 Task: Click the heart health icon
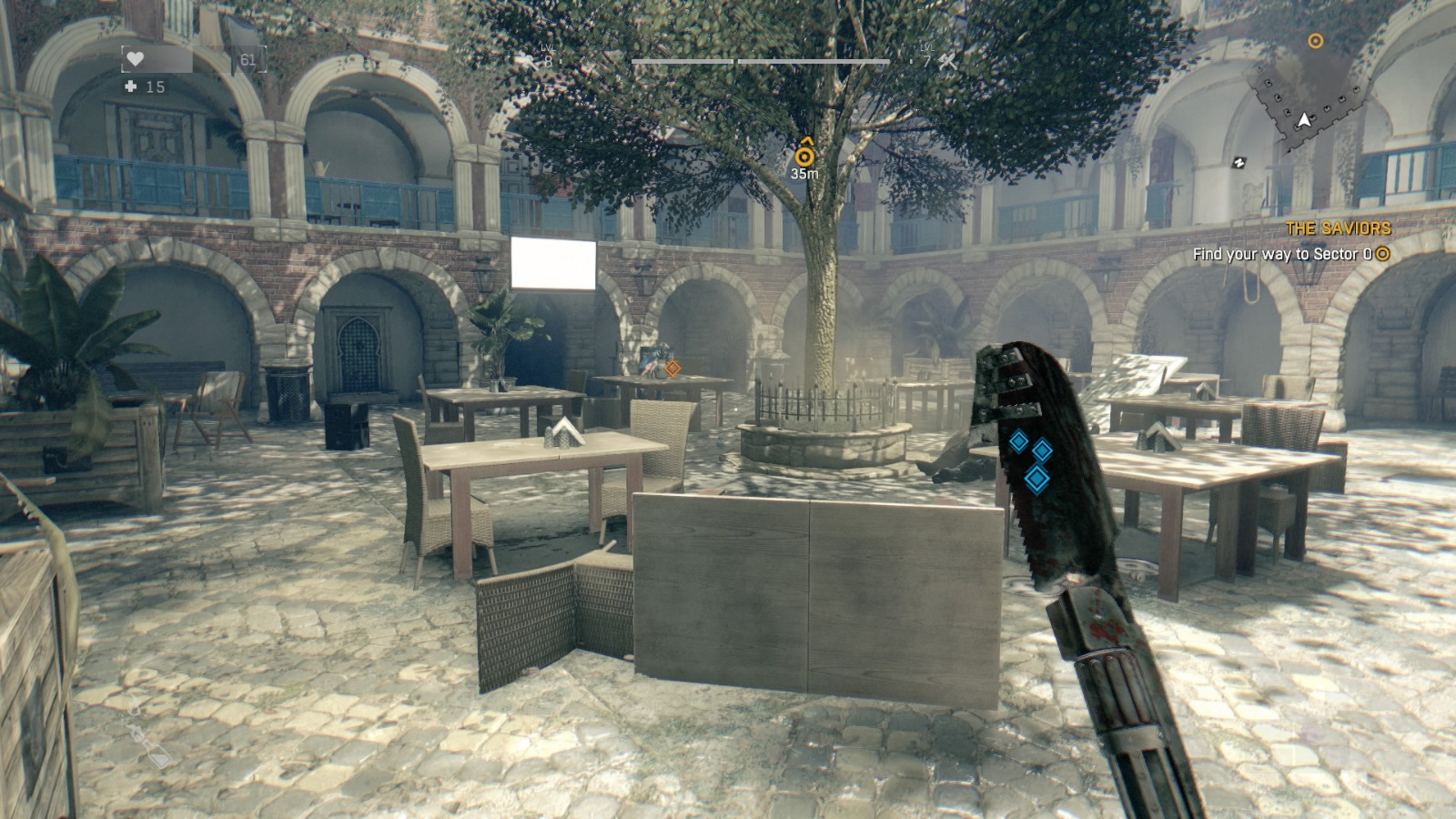(x=135, y=59)
